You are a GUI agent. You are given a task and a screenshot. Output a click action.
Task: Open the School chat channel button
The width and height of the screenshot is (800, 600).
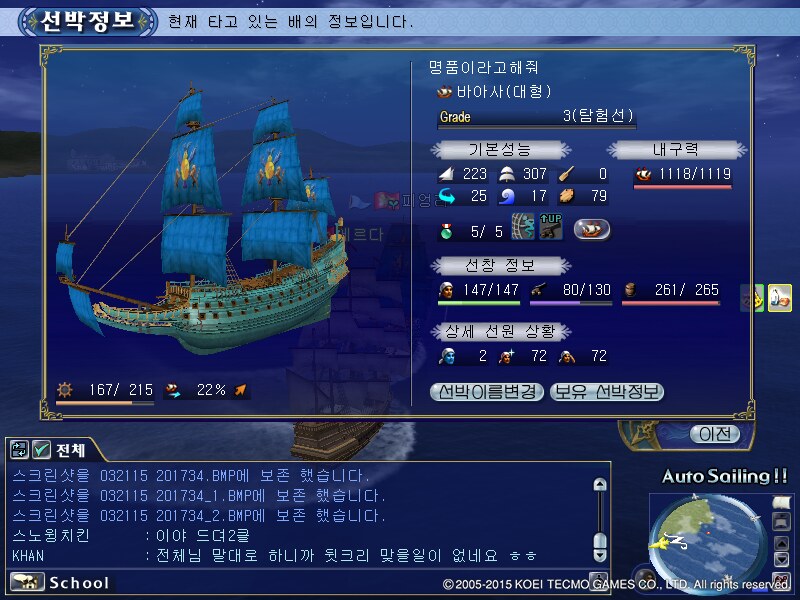click(x=62, y=582)
